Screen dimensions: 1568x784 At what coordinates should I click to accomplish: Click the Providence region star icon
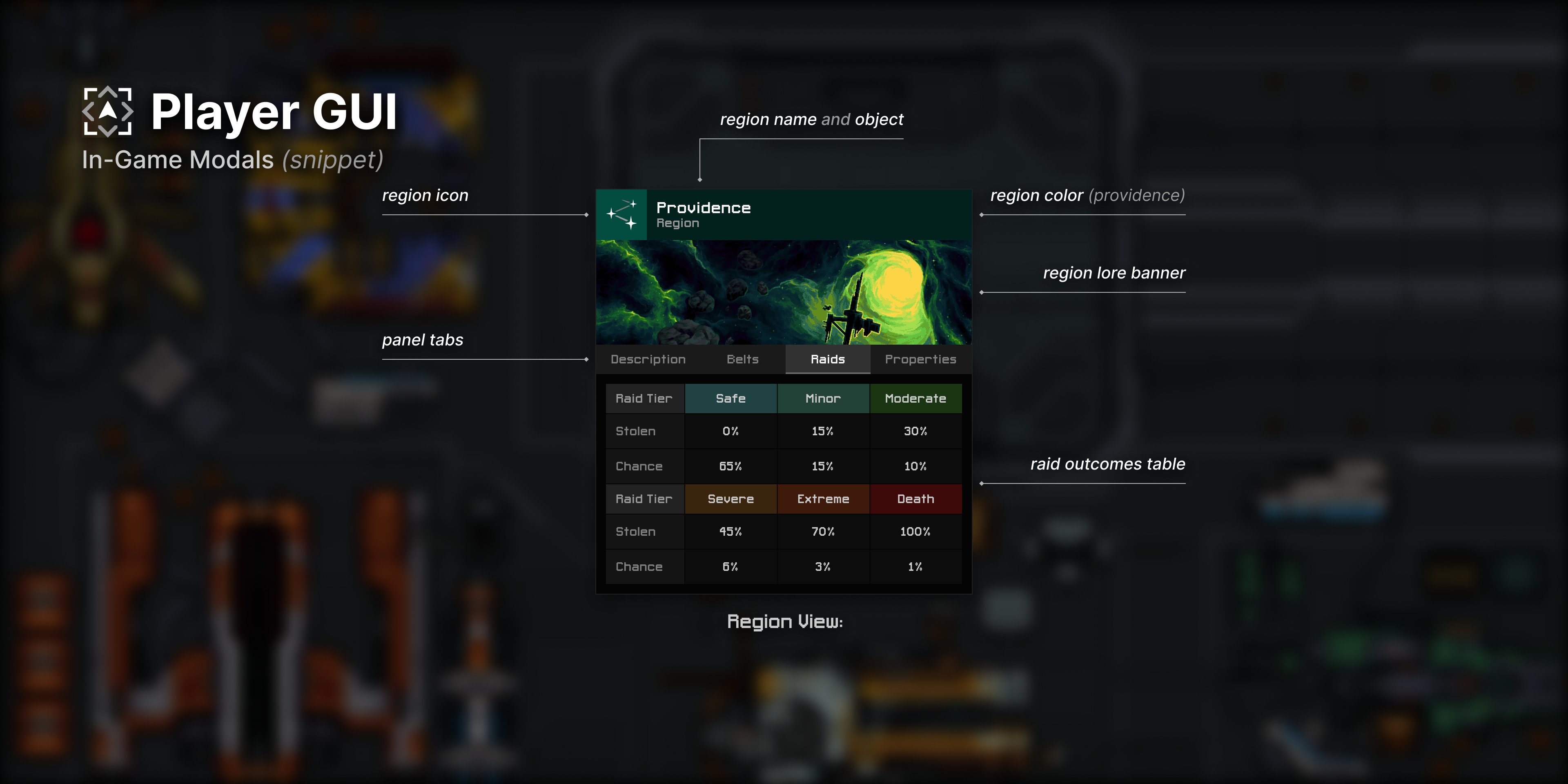pyautogui.click(x=621, y=215)
